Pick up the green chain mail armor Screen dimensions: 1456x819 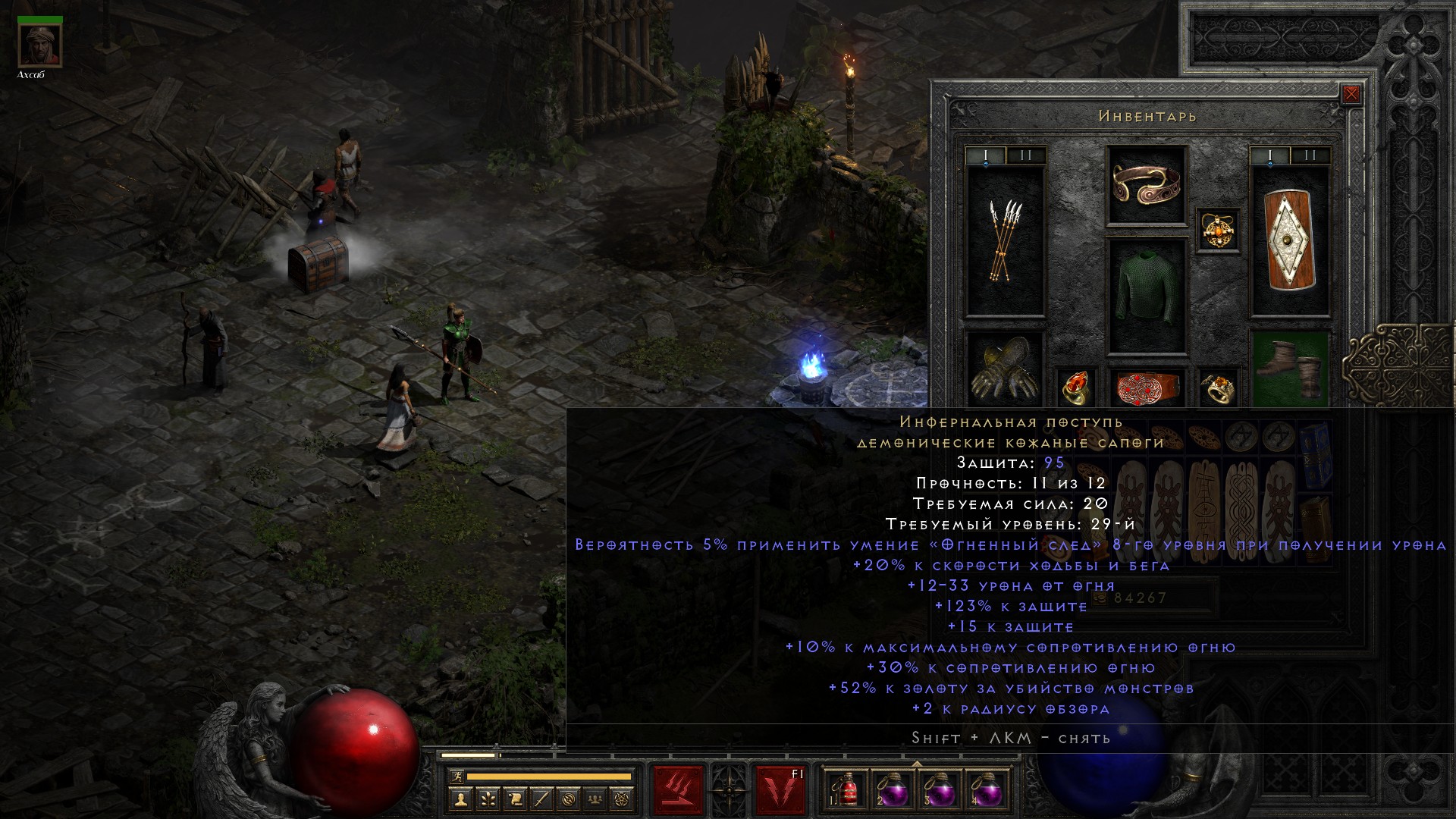[x=1146, y=297]
